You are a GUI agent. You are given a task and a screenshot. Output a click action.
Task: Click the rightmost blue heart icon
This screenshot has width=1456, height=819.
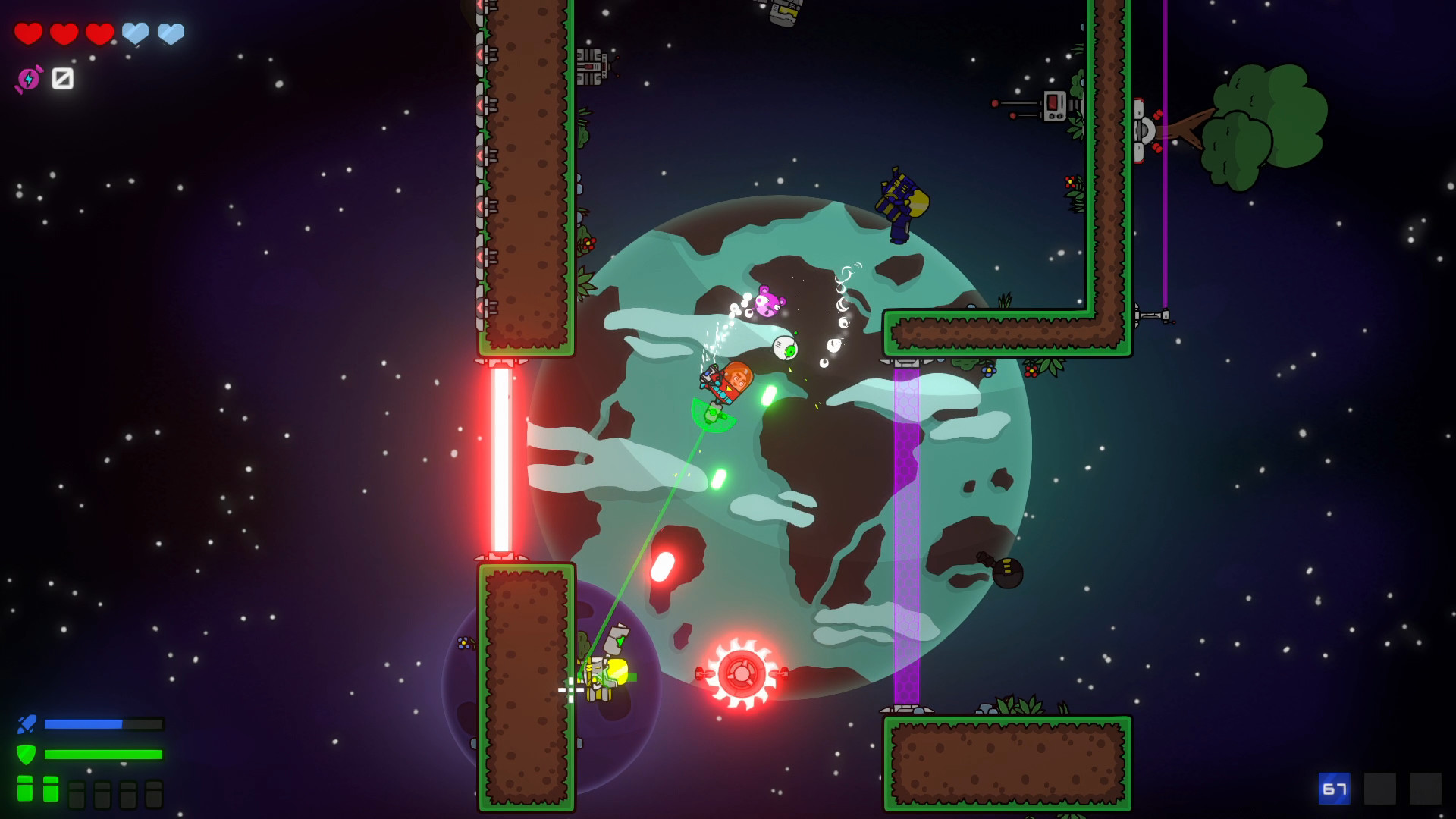(x=172, y=33)
